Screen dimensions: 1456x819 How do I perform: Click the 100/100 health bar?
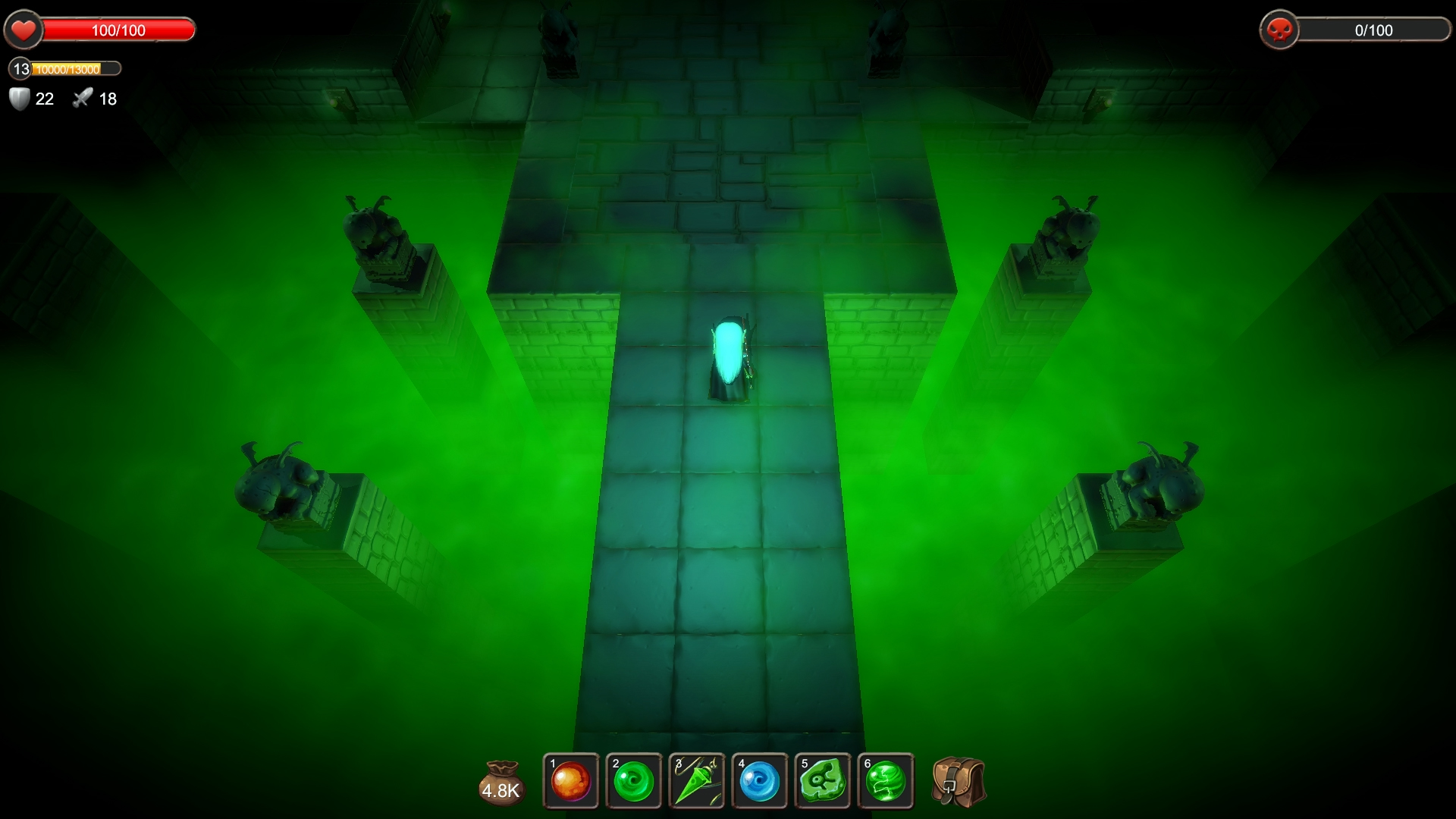tap(118, 30)
